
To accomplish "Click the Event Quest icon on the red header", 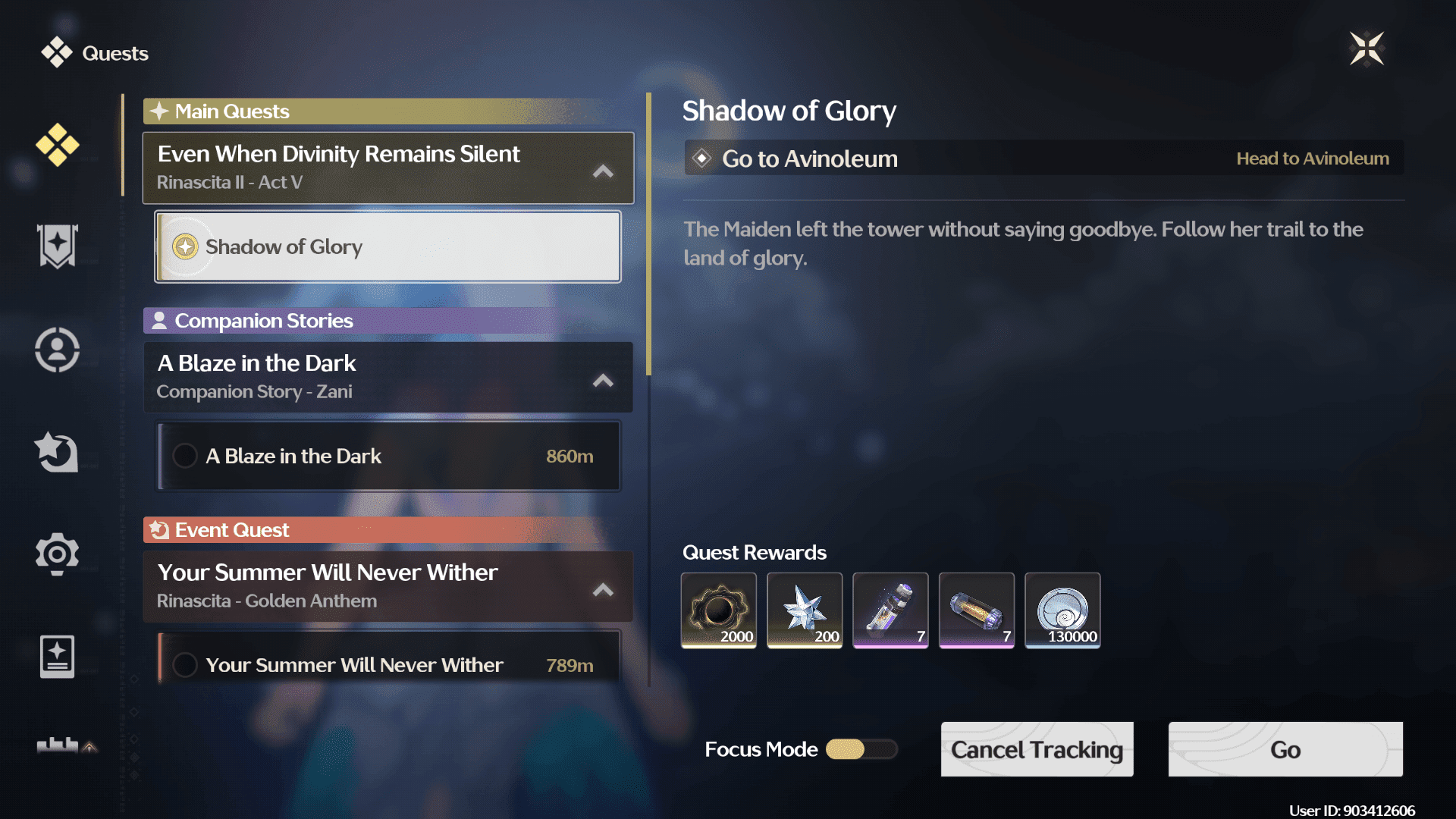I will [159, 529].
